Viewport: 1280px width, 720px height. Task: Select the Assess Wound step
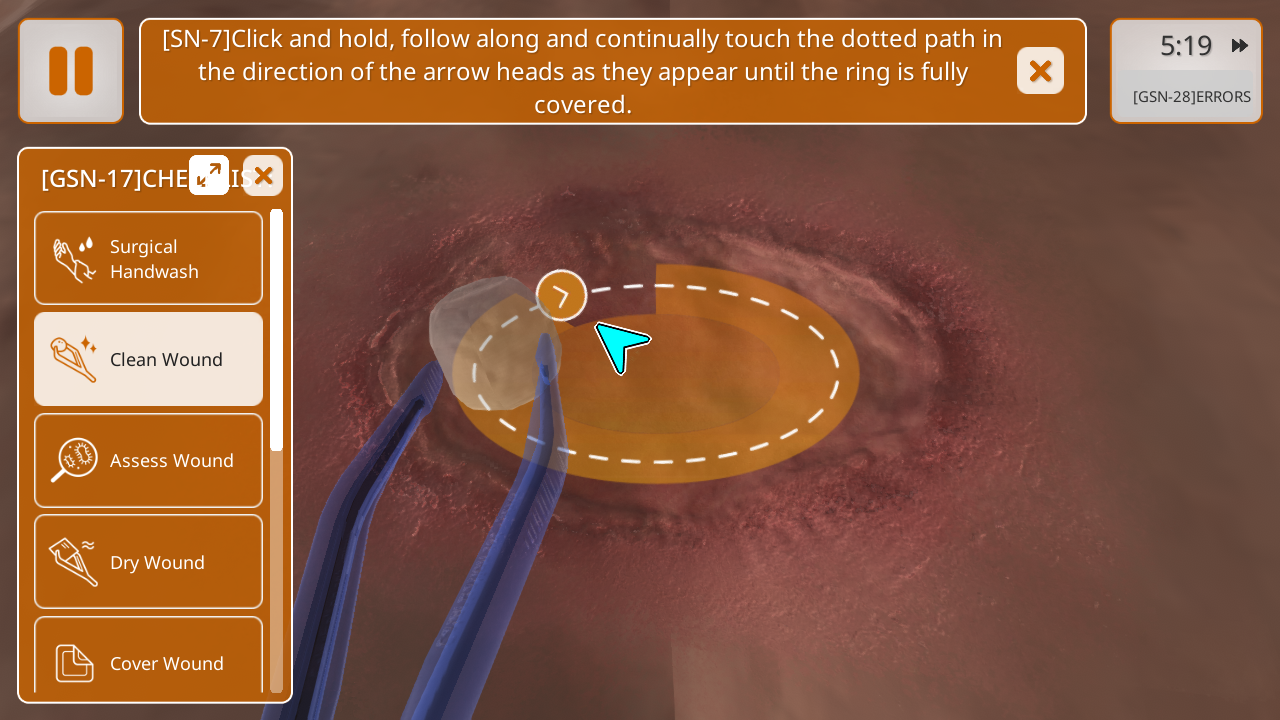tap(149, 460)
